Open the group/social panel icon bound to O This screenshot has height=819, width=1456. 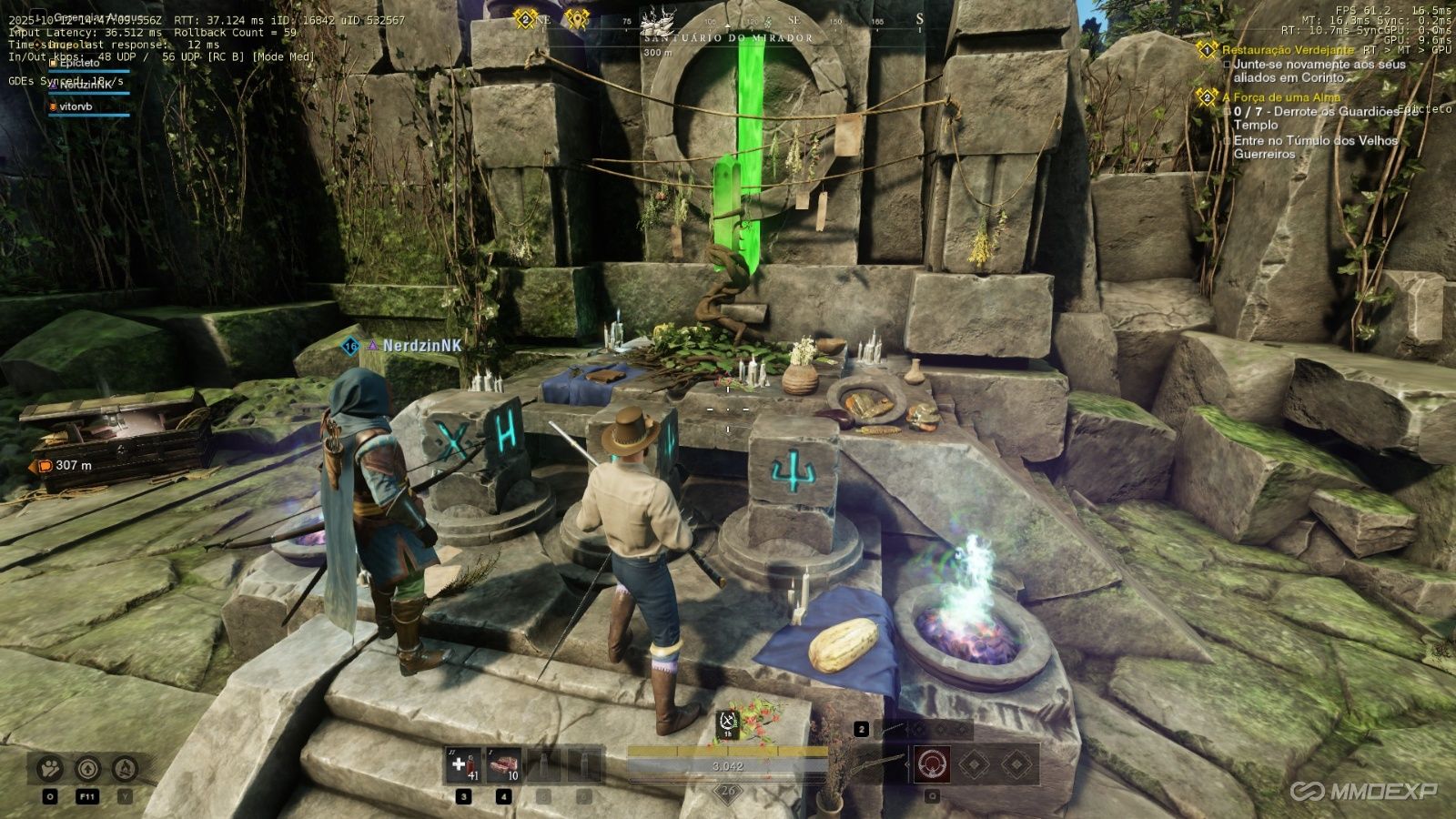[x=50, y=768]
